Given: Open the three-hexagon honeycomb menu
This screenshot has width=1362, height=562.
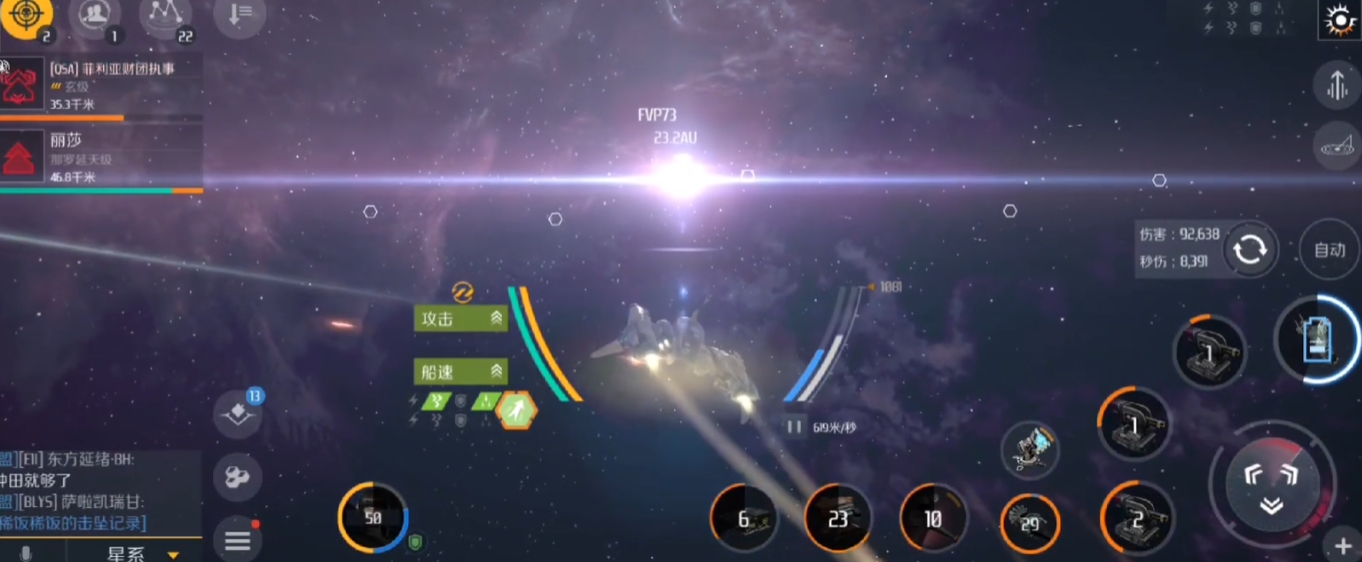Looking at the screenshot, I should click(238, 479).
